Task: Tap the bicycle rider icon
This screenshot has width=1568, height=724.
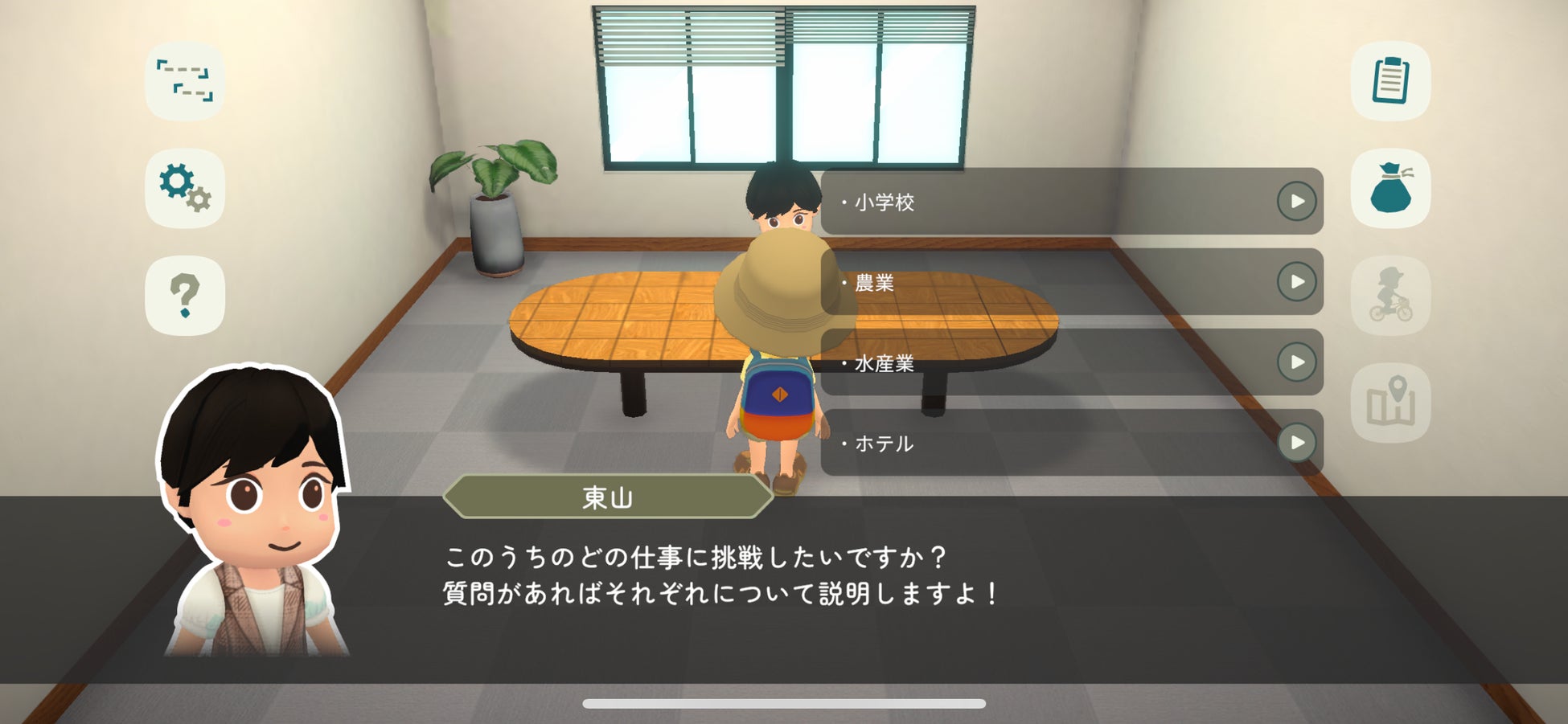Action: 1390,295
